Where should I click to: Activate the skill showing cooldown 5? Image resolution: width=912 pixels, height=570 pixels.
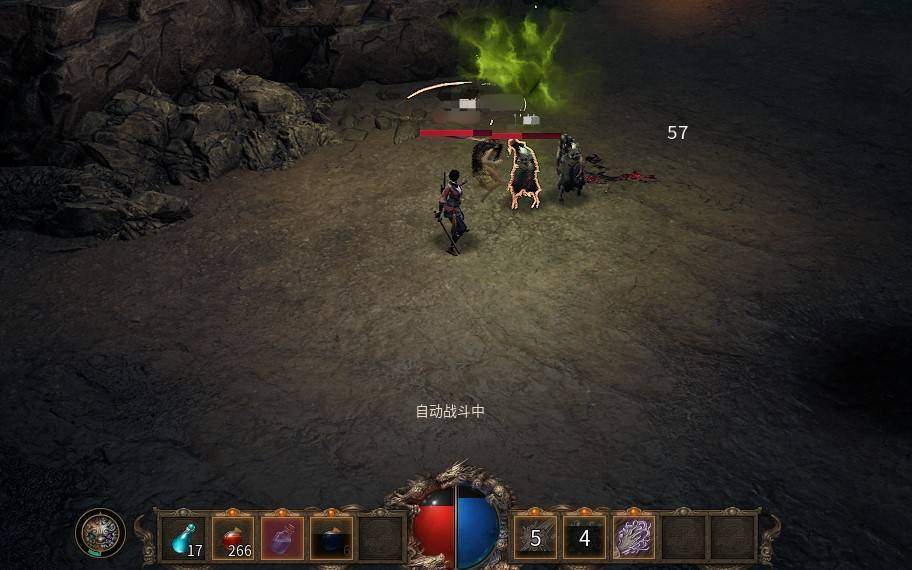coord(535,538)
